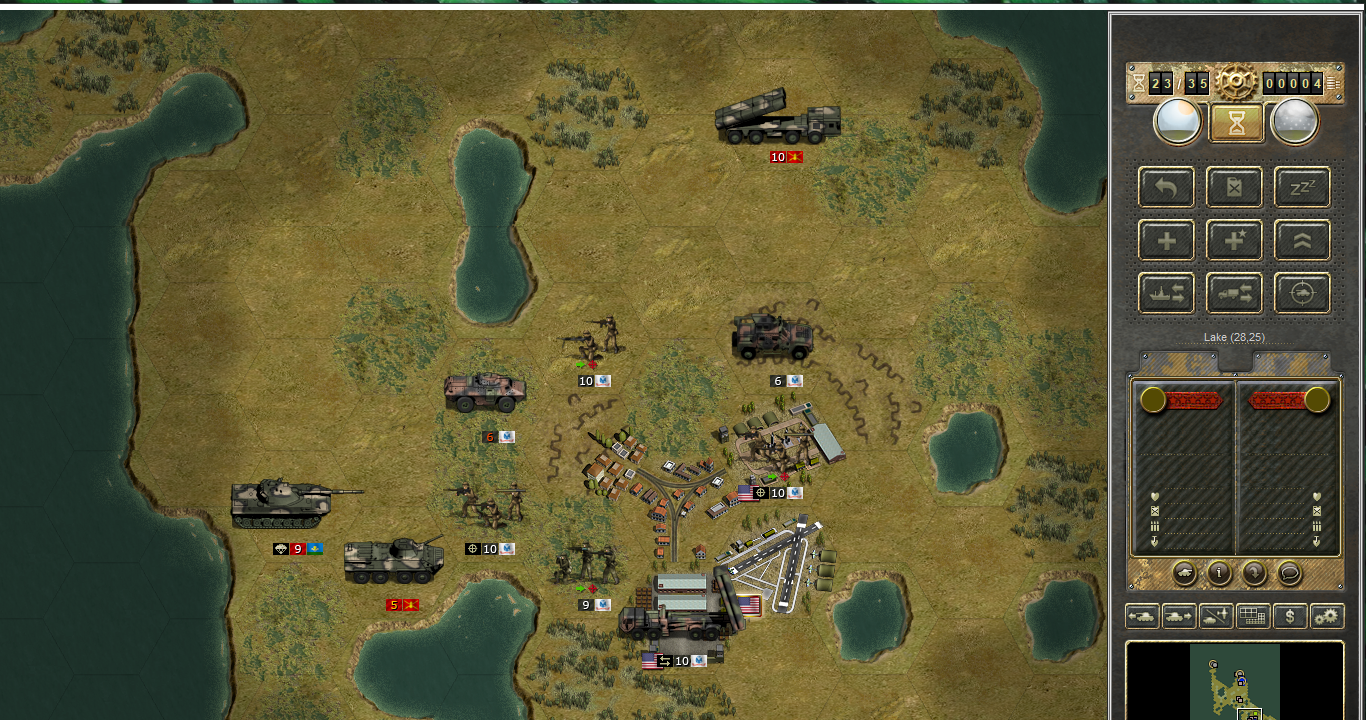Put the unit to sleep with the ZZZ button

coord(1302,187)
